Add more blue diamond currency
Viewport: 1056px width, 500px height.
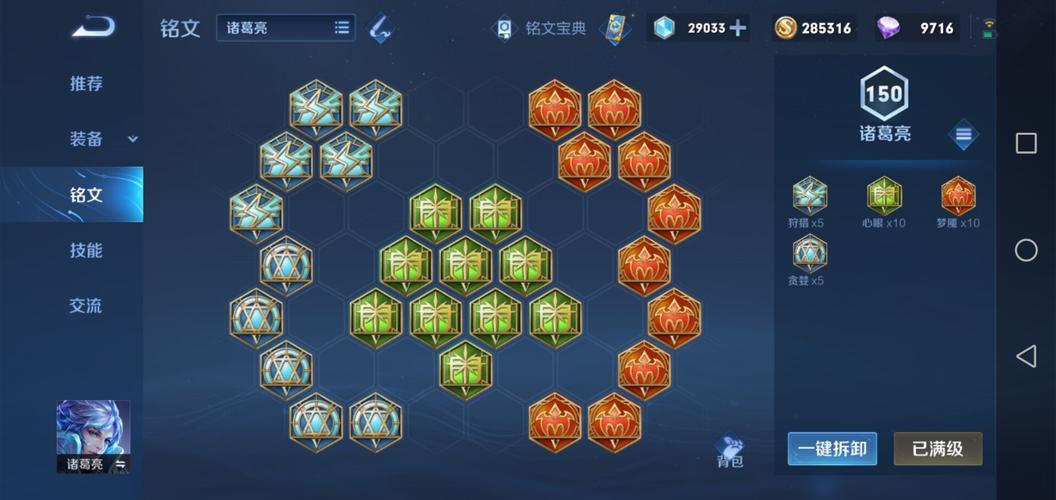point(738,28)
